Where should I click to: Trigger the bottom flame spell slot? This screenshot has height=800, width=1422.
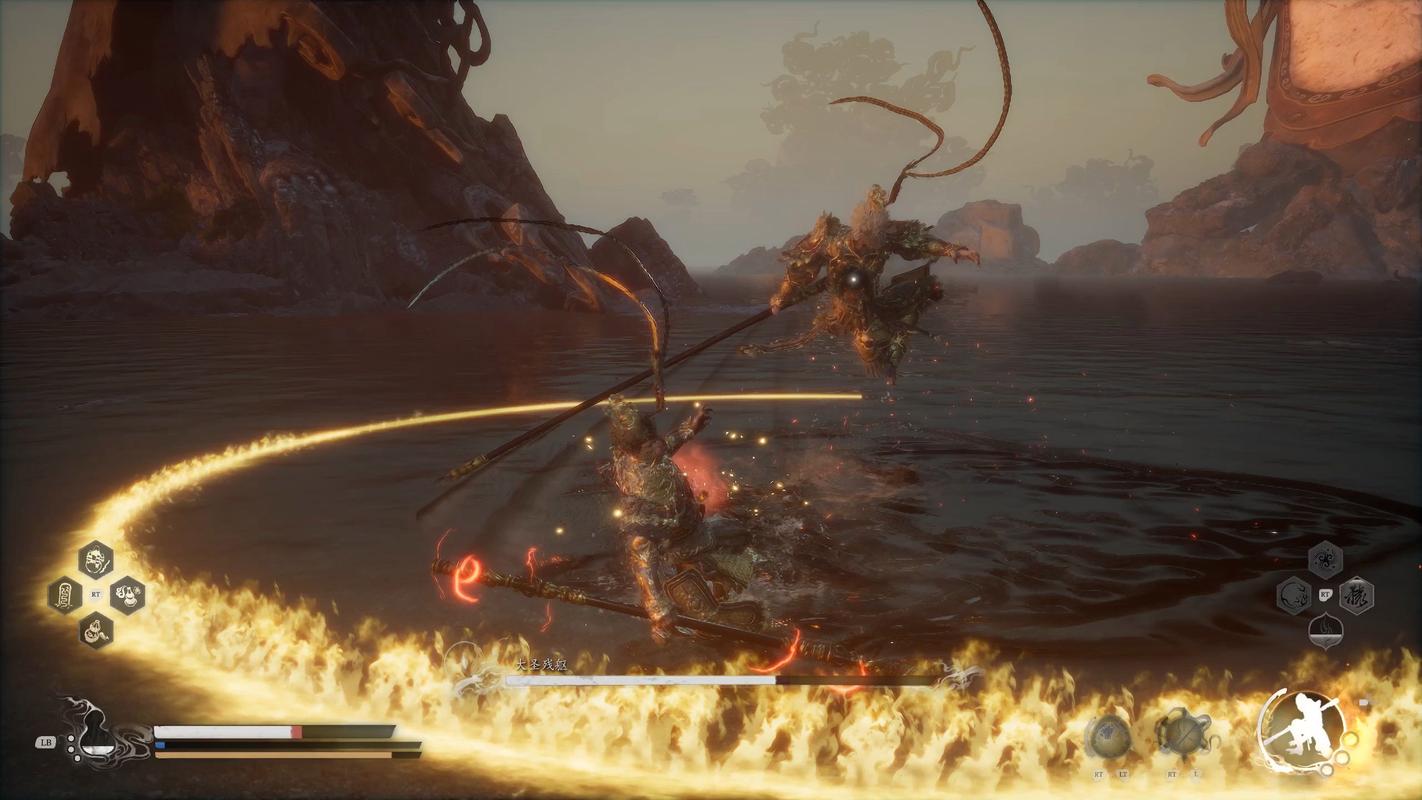1325,631
